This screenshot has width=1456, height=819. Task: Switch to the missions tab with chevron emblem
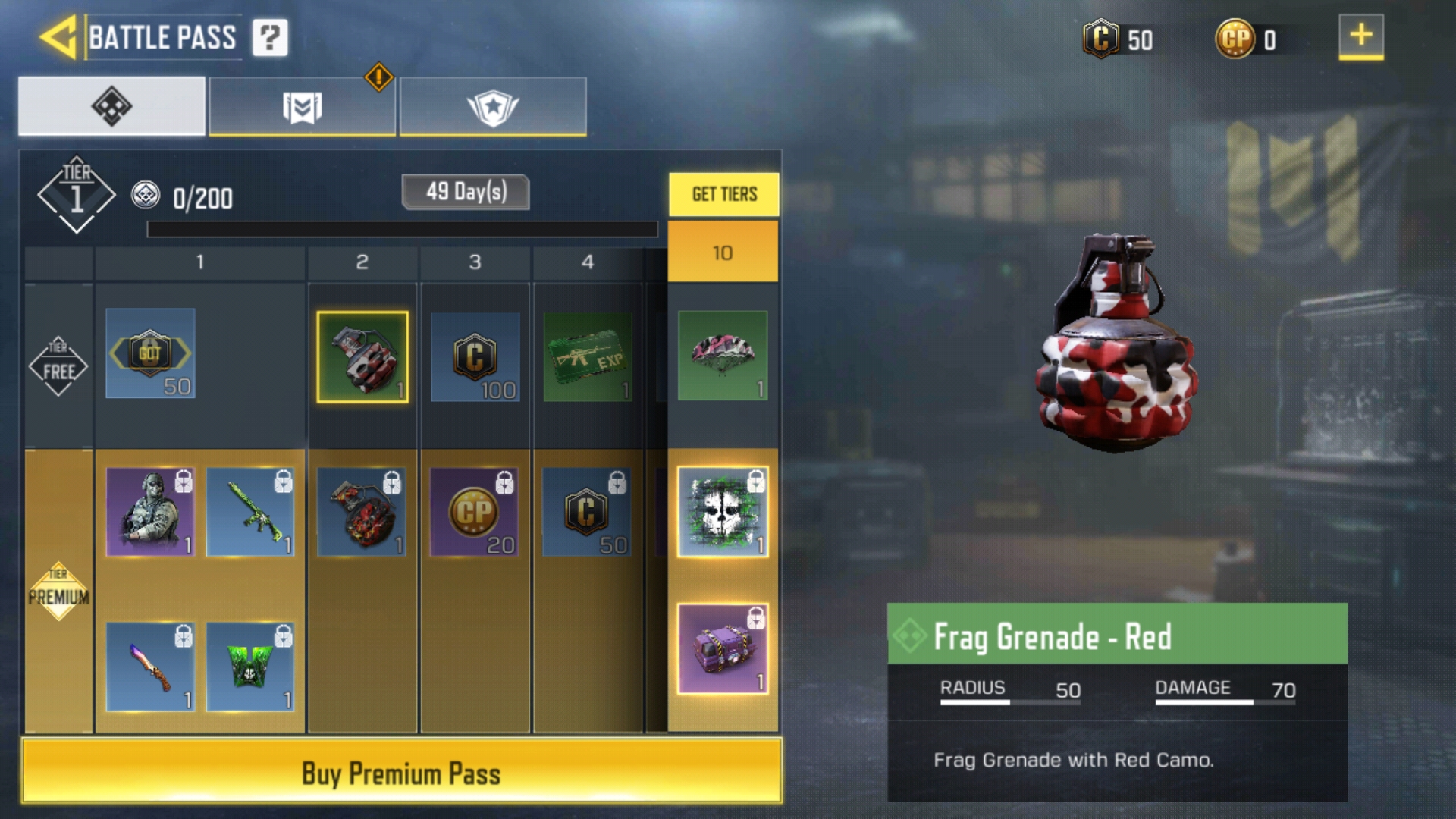pyautogui.click(x=302, y=107)
